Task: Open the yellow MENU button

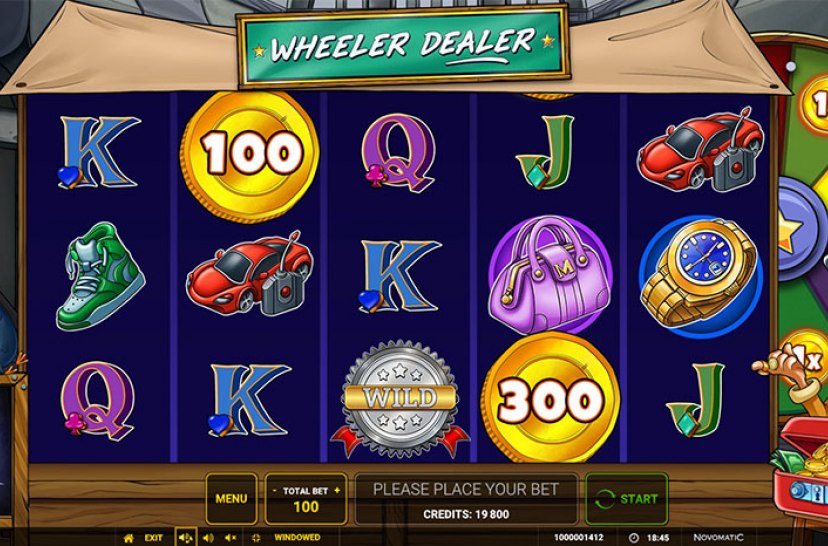Action: tap(231, 498)
